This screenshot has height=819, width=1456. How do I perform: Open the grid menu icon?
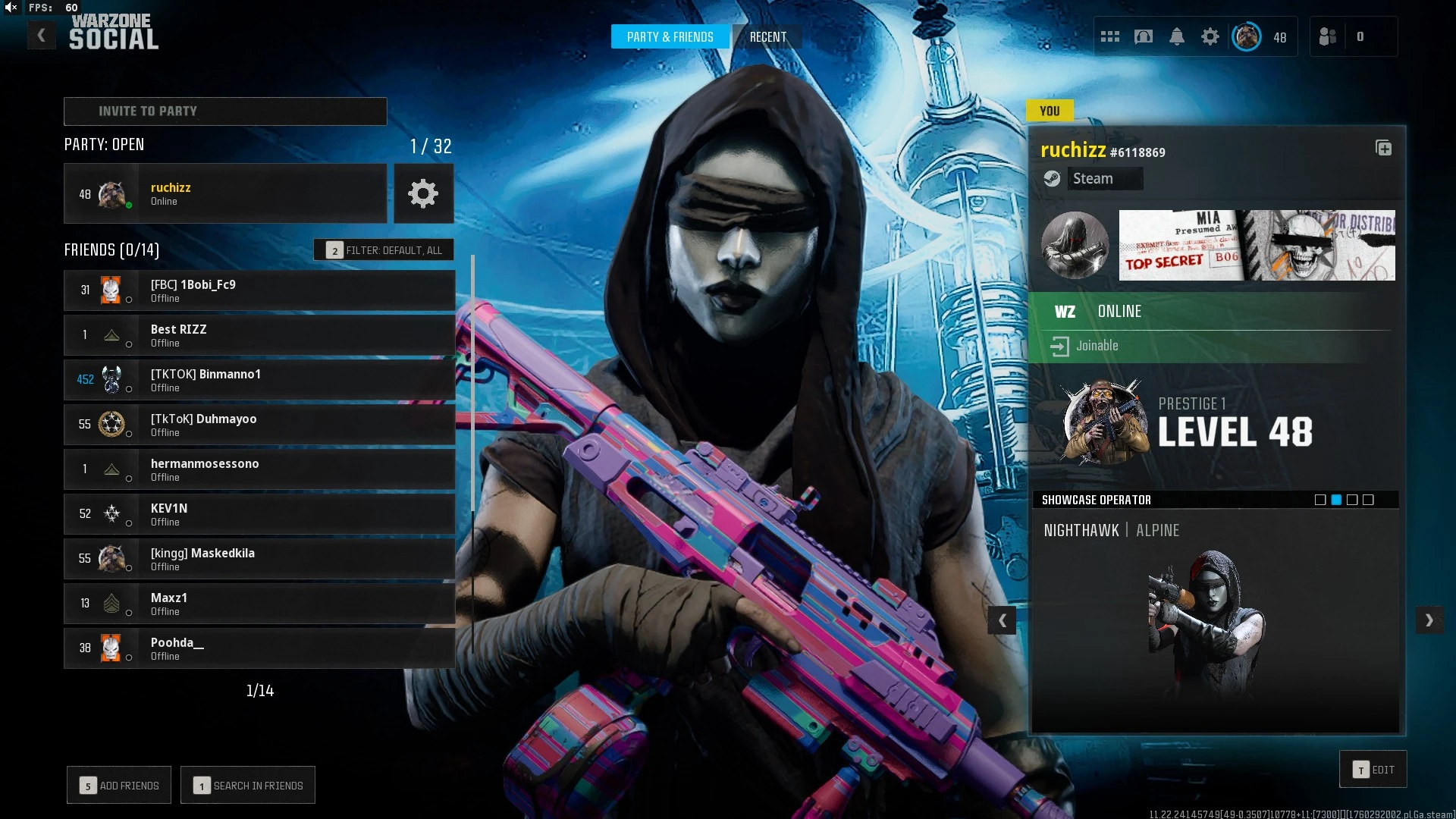[x=1110, y=36]
